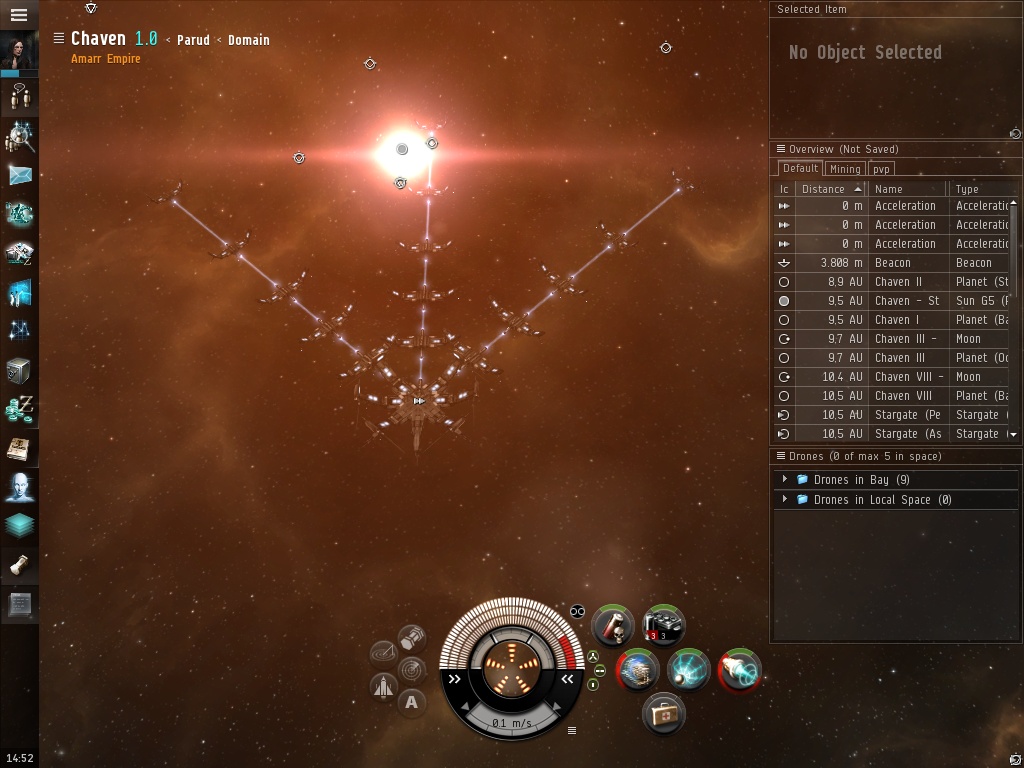Expand the Drones in Local Space group

(785, 500)
